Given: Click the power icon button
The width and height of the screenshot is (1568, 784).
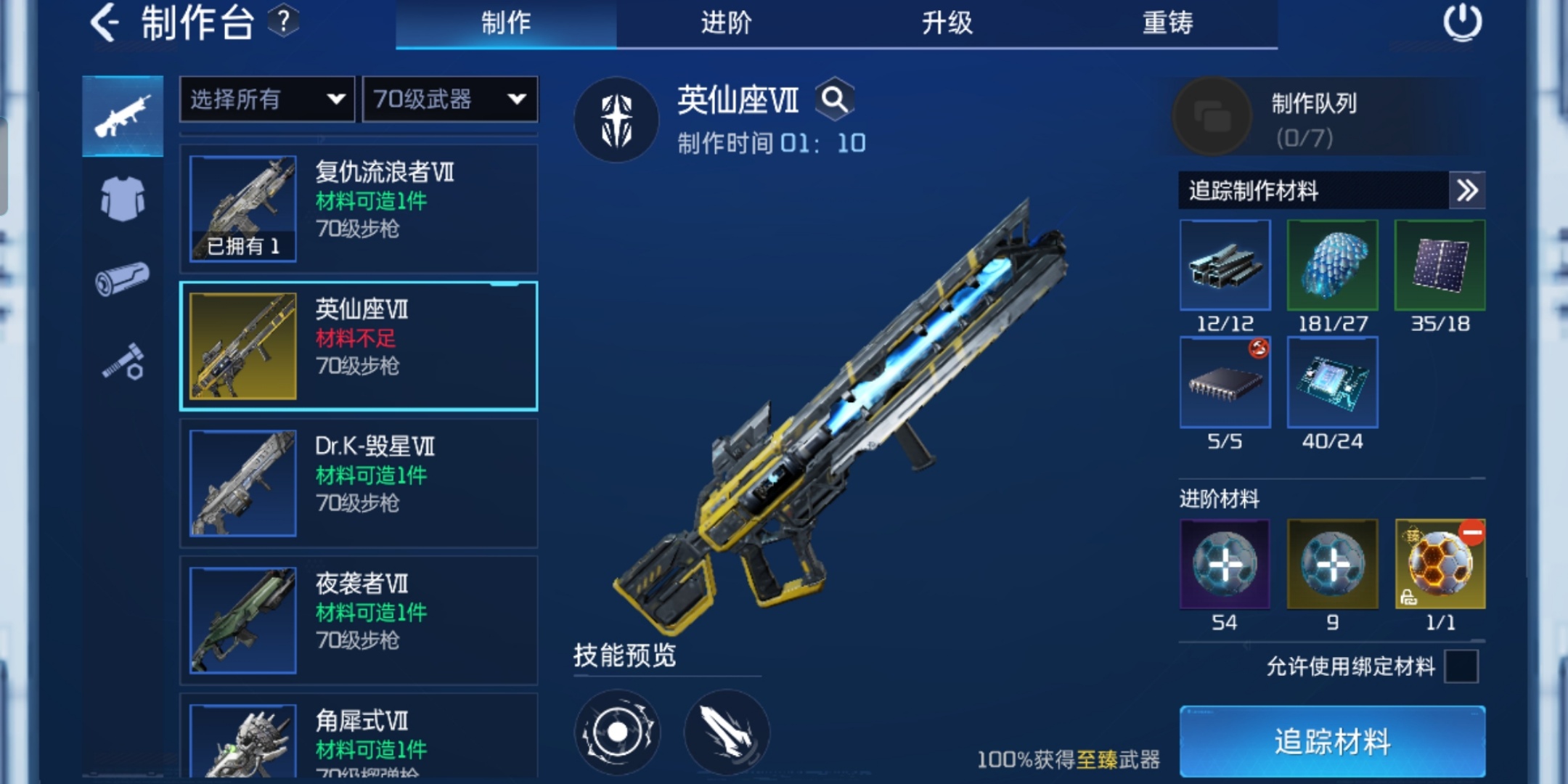Looking at the screenshot, I should [x=1462, y=23].
